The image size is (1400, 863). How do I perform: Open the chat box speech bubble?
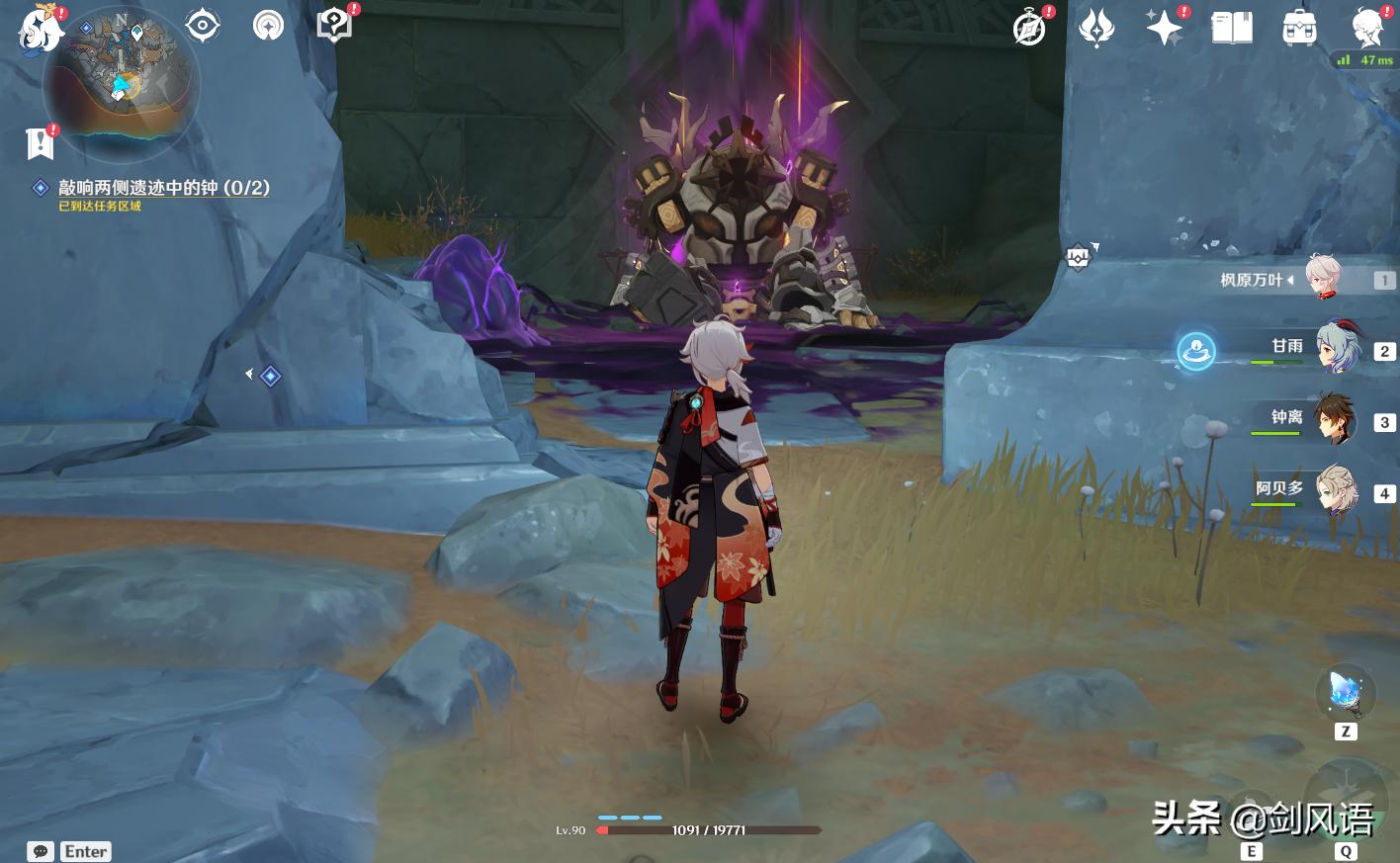41,851
